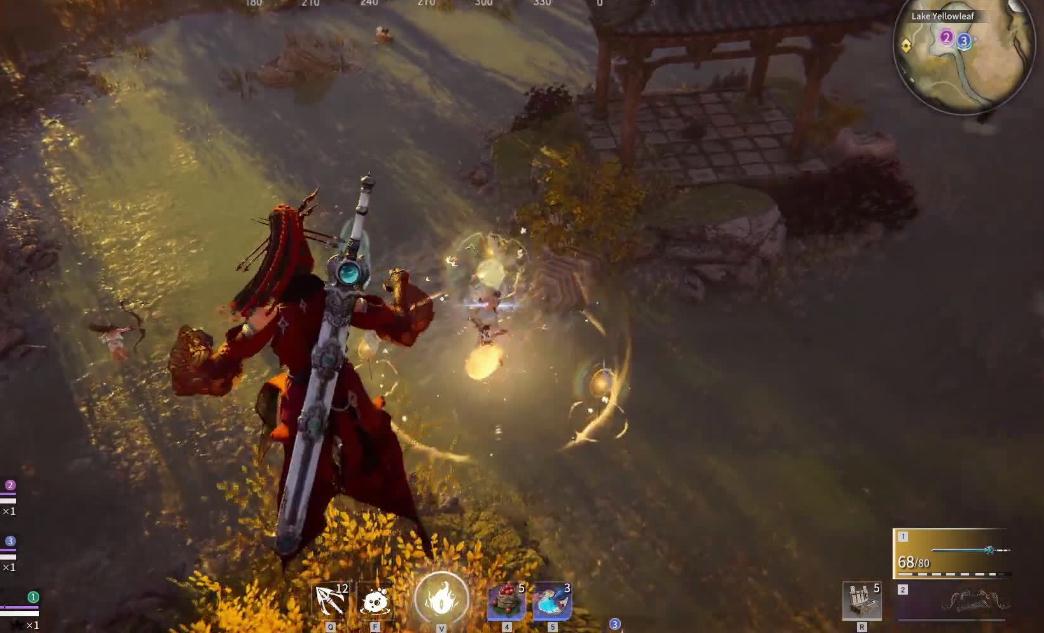Click the blue teammate 3 marker on minimap
1044x633 pixels.
point(964,41)
